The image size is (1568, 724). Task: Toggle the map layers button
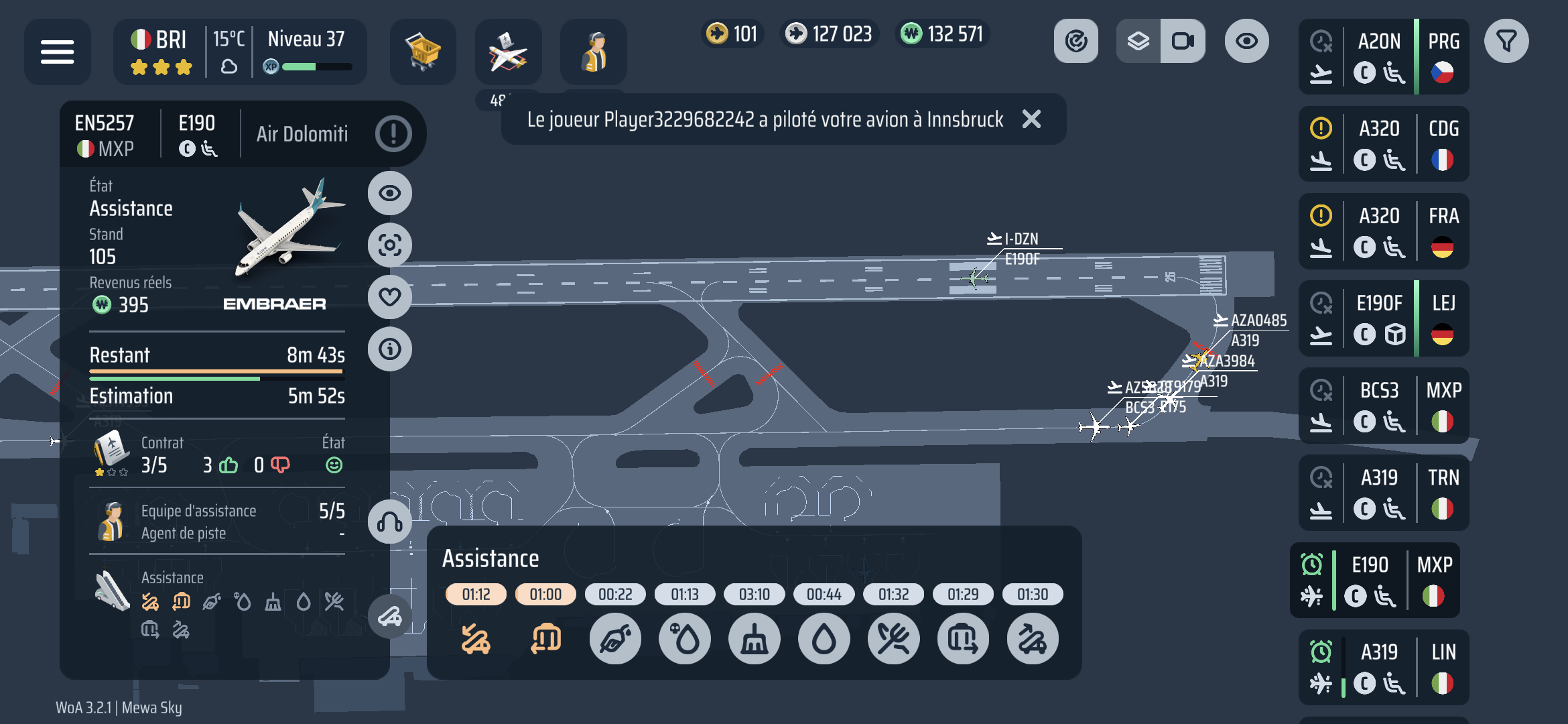pyautogui.click(x=1138, y=42)
